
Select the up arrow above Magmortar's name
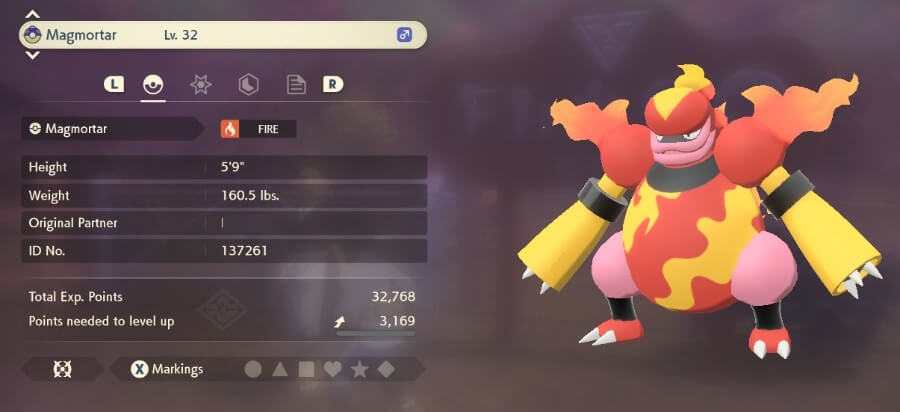pyautogui.click(x=32, y=15)
